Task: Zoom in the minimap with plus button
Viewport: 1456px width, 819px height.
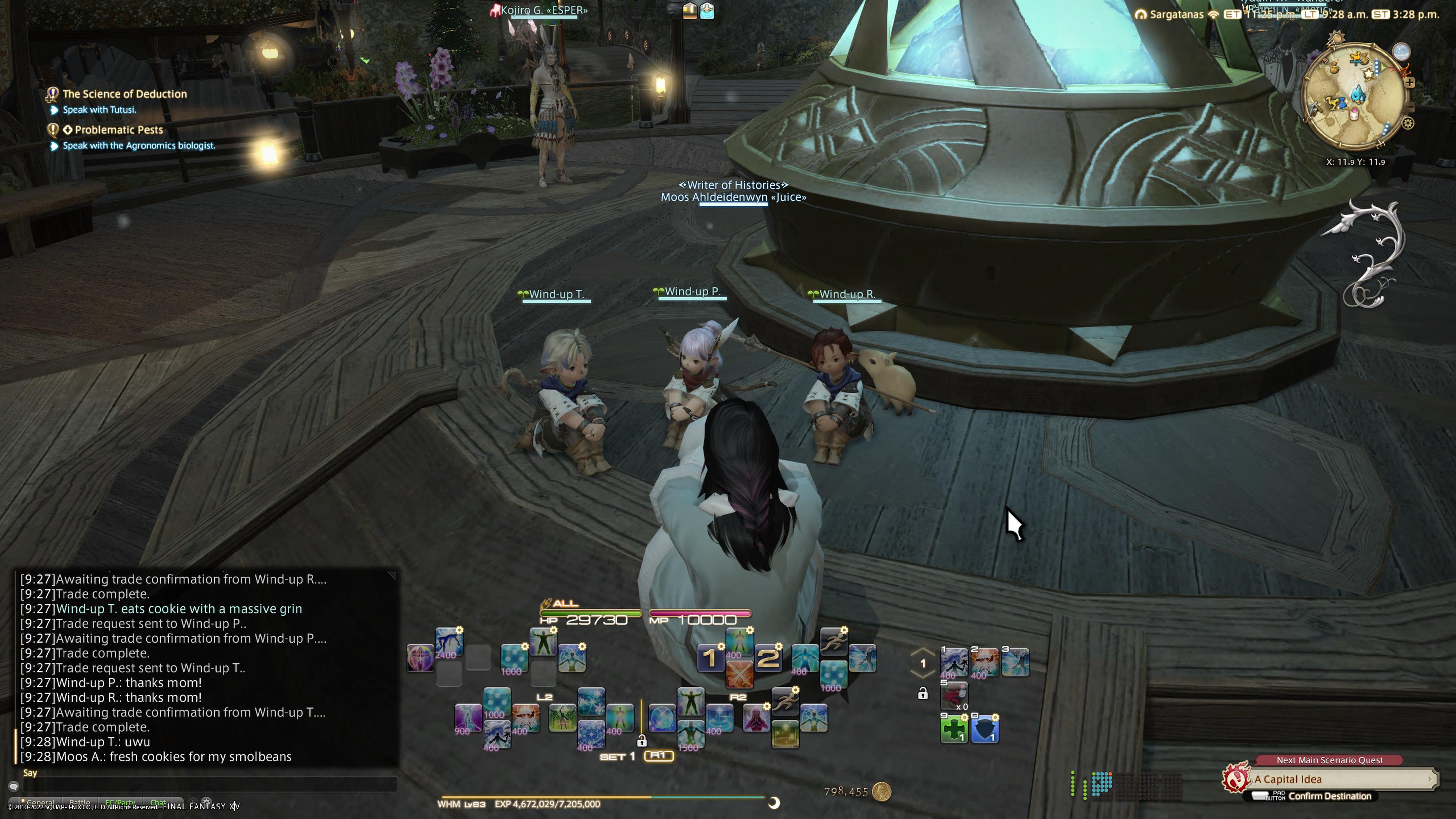Action: [1410, 83]
